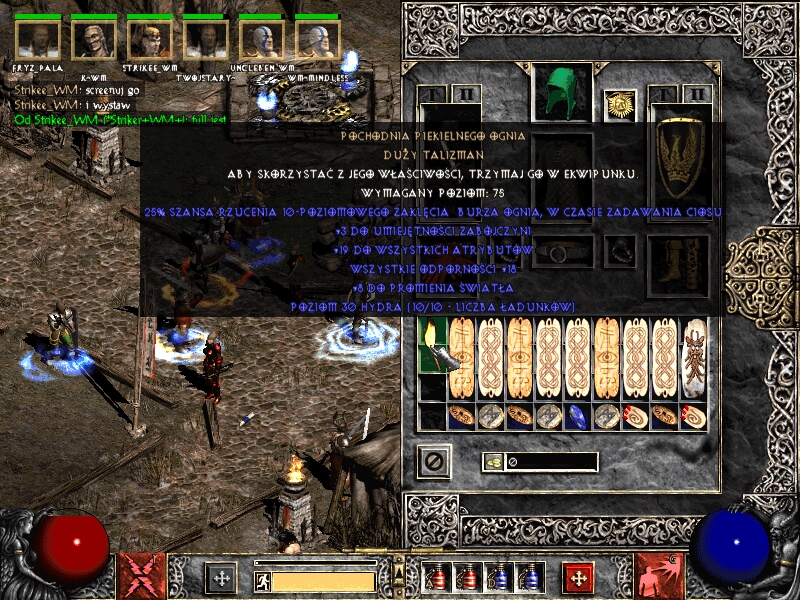Screen dimensions: 800x600
Task: Open the left-click skill selector
Action: 136,576
